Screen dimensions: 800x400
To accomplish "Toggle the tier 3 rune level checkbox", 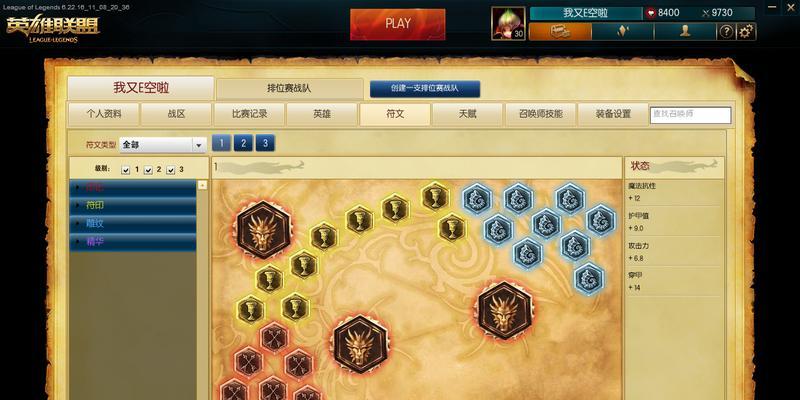I will pos(170,170).
